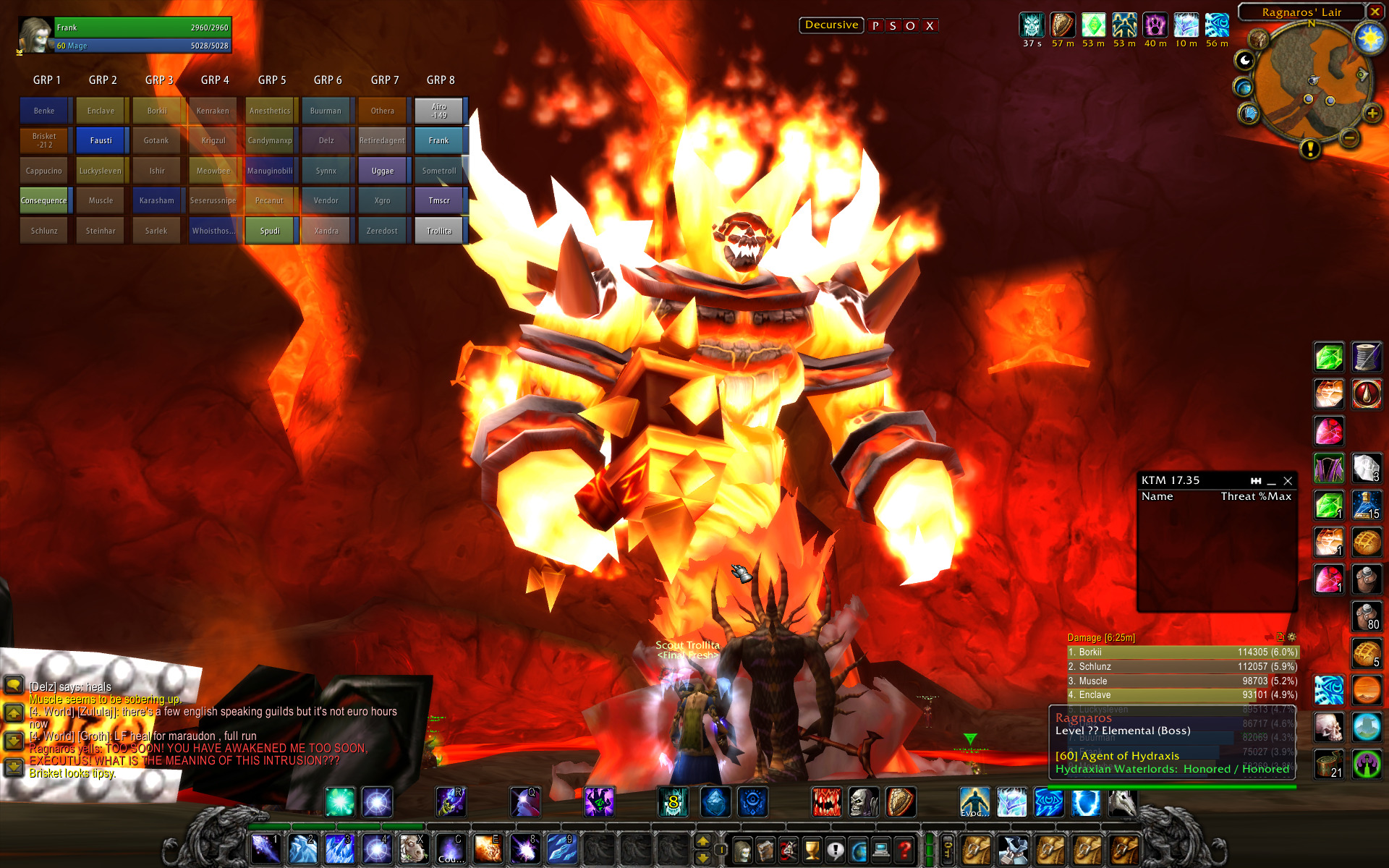Open the red question mark help button
The height and width of the screenshot is (868, 1389).
(x=904, y=850)
